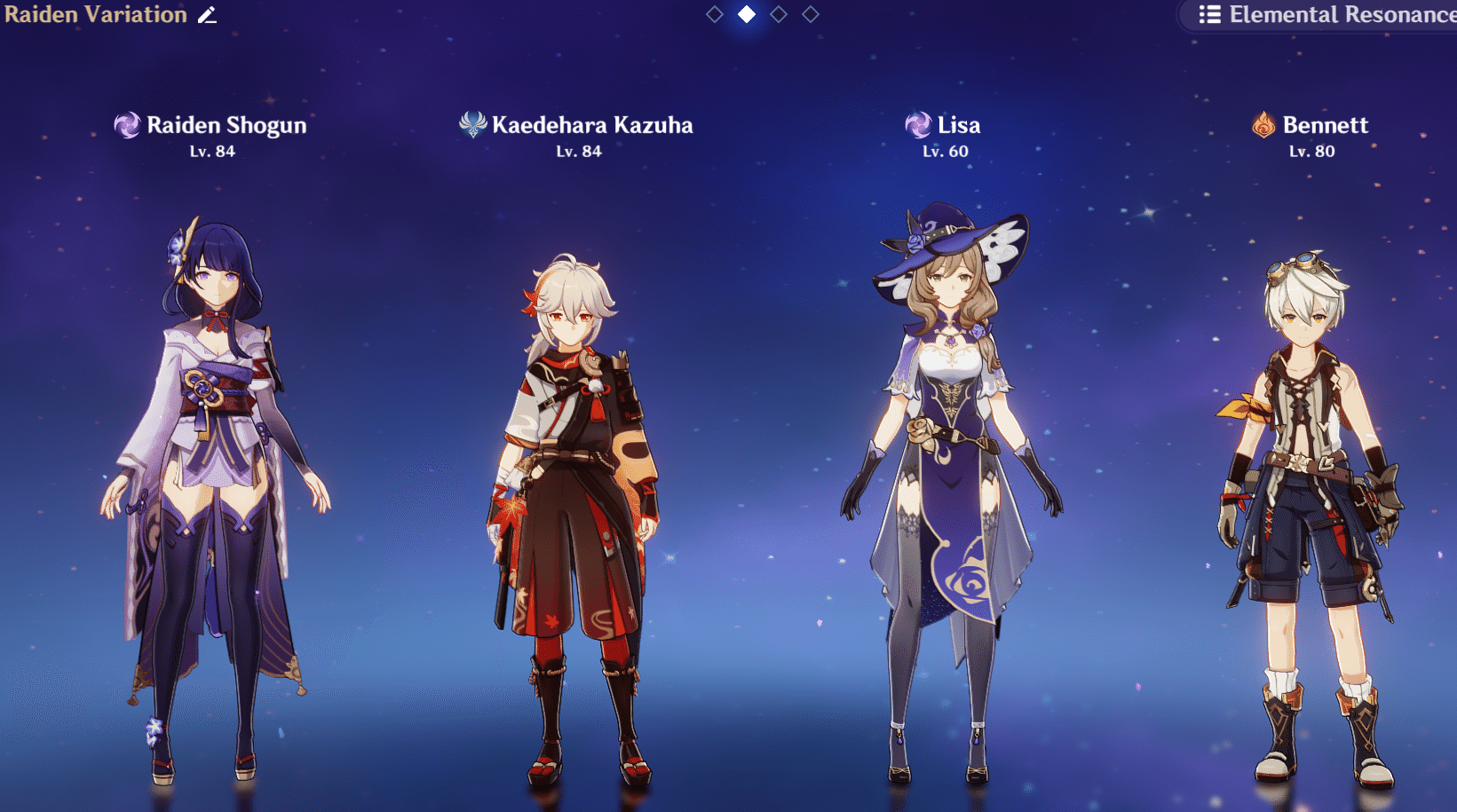Click the edit pencil icon next to Raiden Variation
This screenshot has width=1457, height=812.
click(x=207, y=15)
